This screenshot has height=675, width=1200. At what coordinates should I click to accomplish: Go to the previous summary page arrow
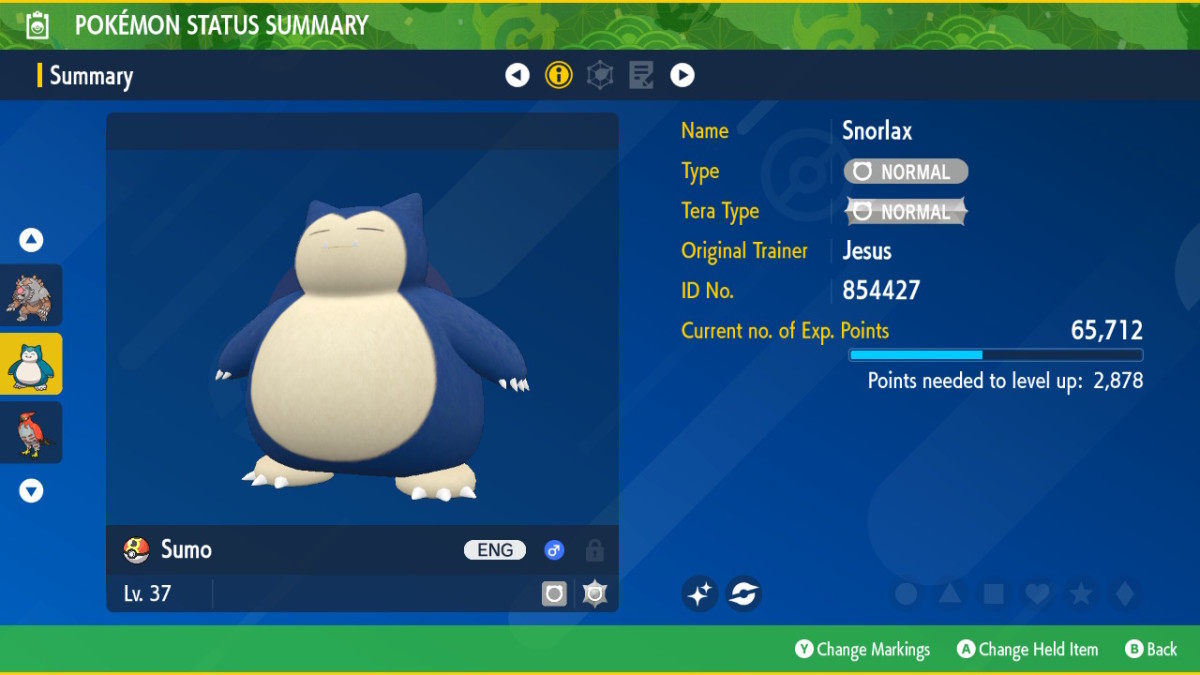(x=517, y=75)
